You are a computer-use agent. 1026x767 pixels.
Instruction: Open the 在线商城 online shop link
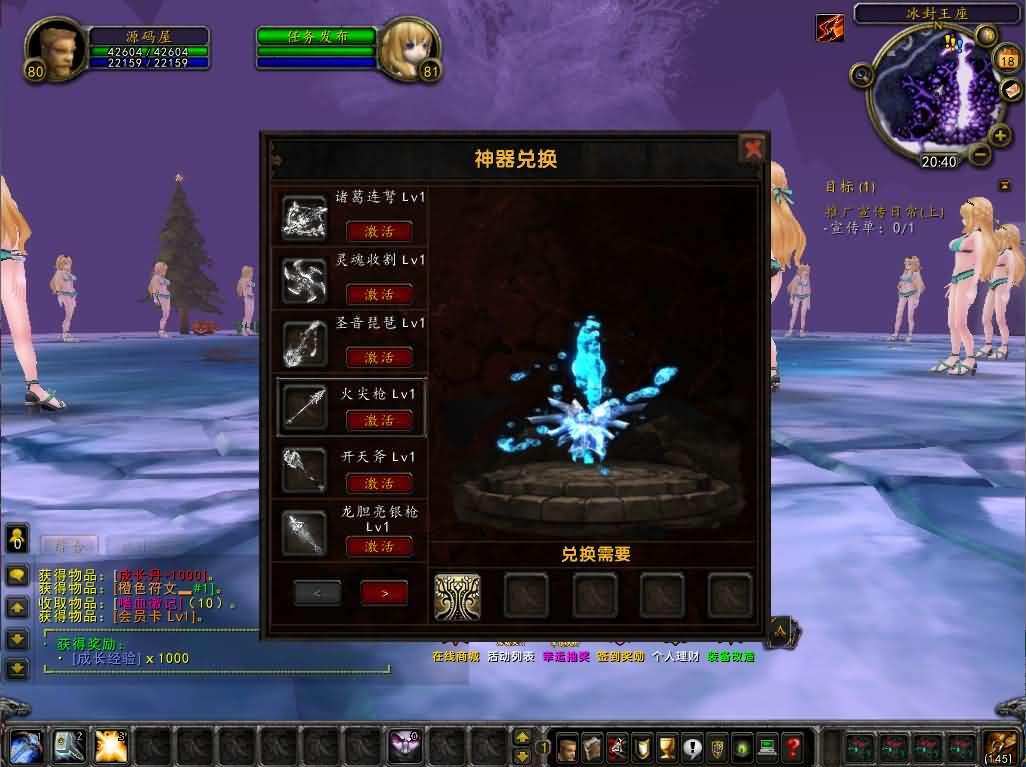455,657
